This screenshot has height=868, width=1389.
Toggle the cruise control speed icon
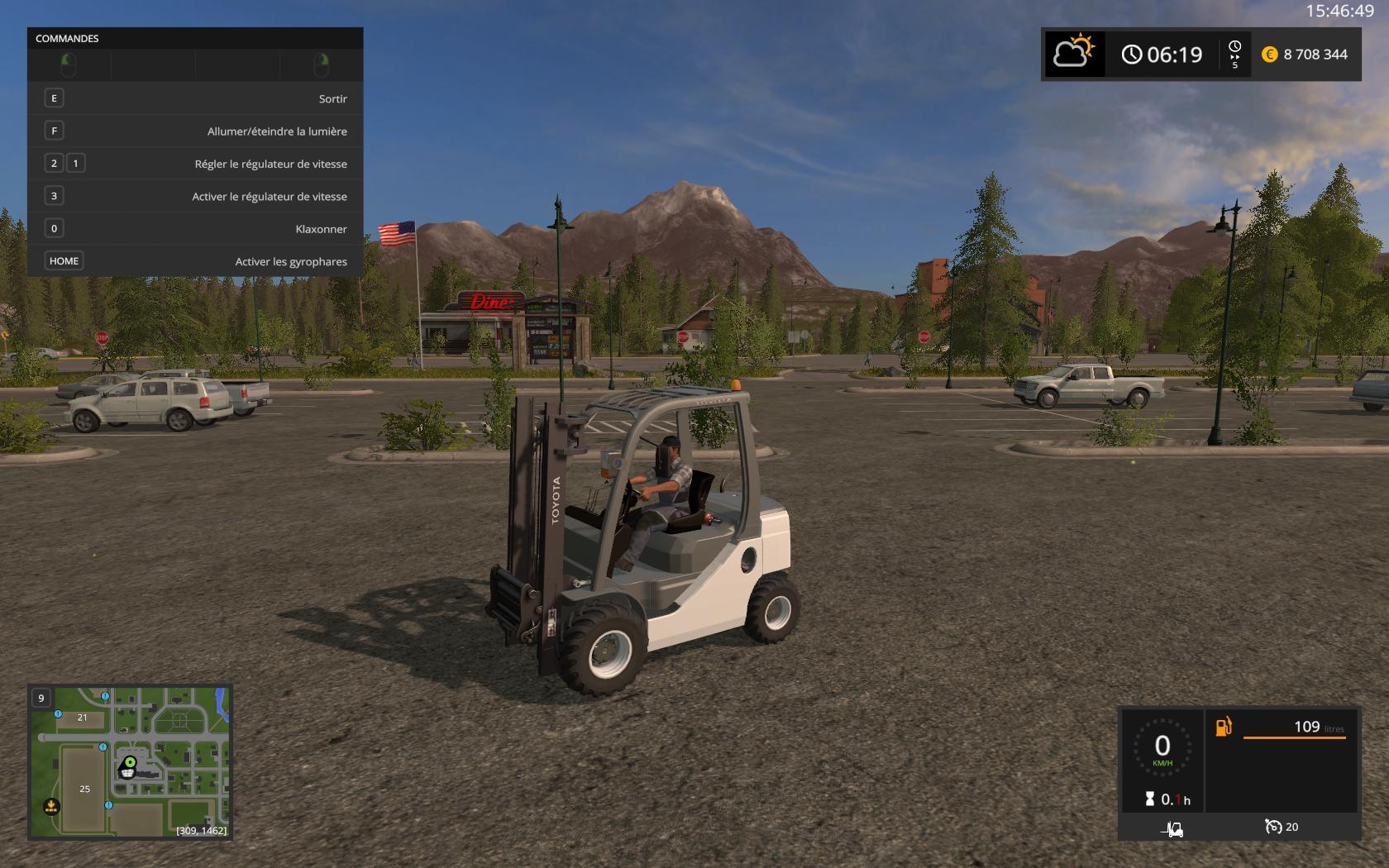pyautogui.click(x=1273, y=827)
